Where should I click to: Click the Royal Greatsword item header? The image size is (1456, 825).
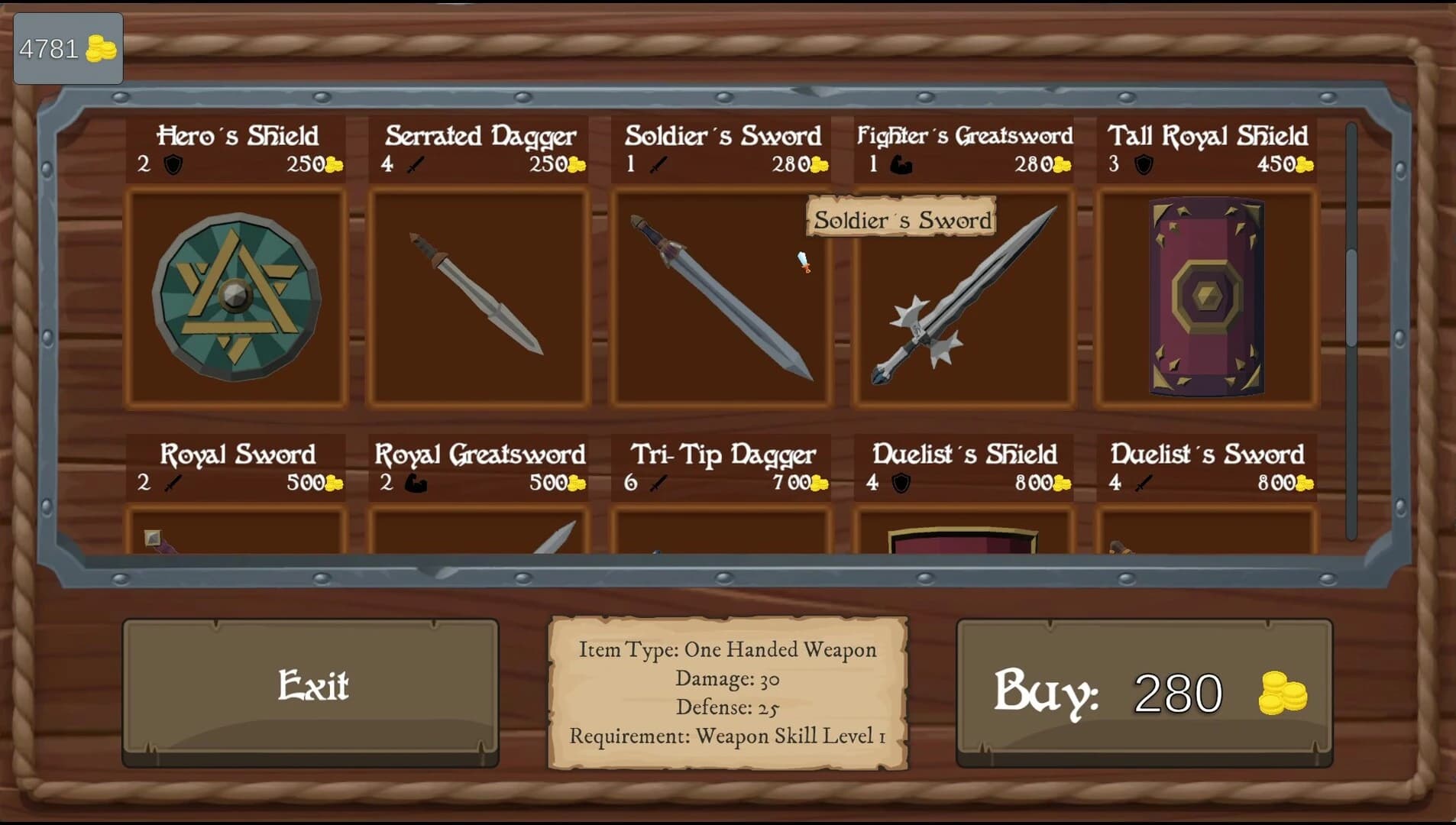coord(478,455)
